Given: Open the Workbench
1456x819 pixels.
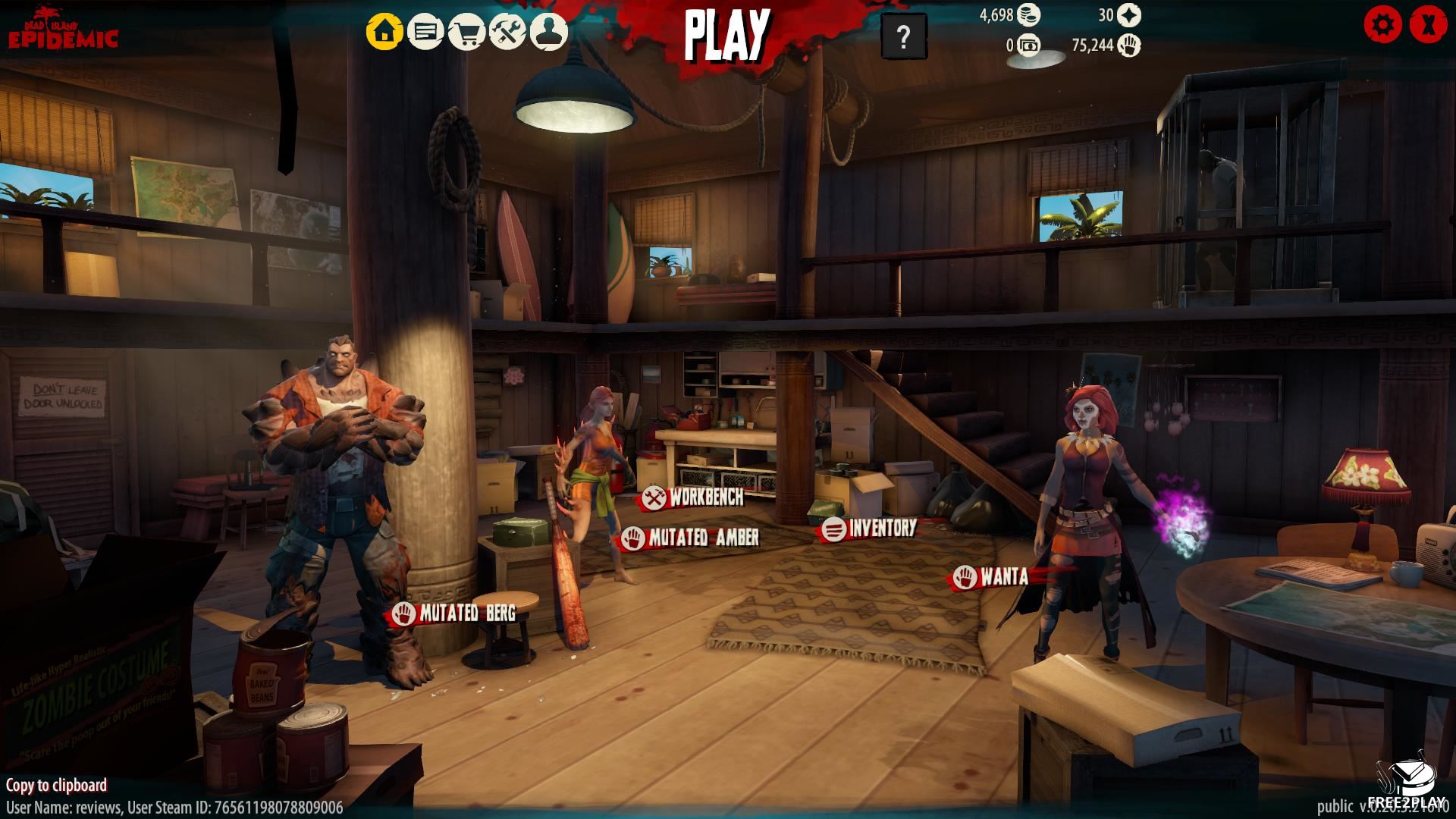Looking at the screenshot, I should [692, 497].
